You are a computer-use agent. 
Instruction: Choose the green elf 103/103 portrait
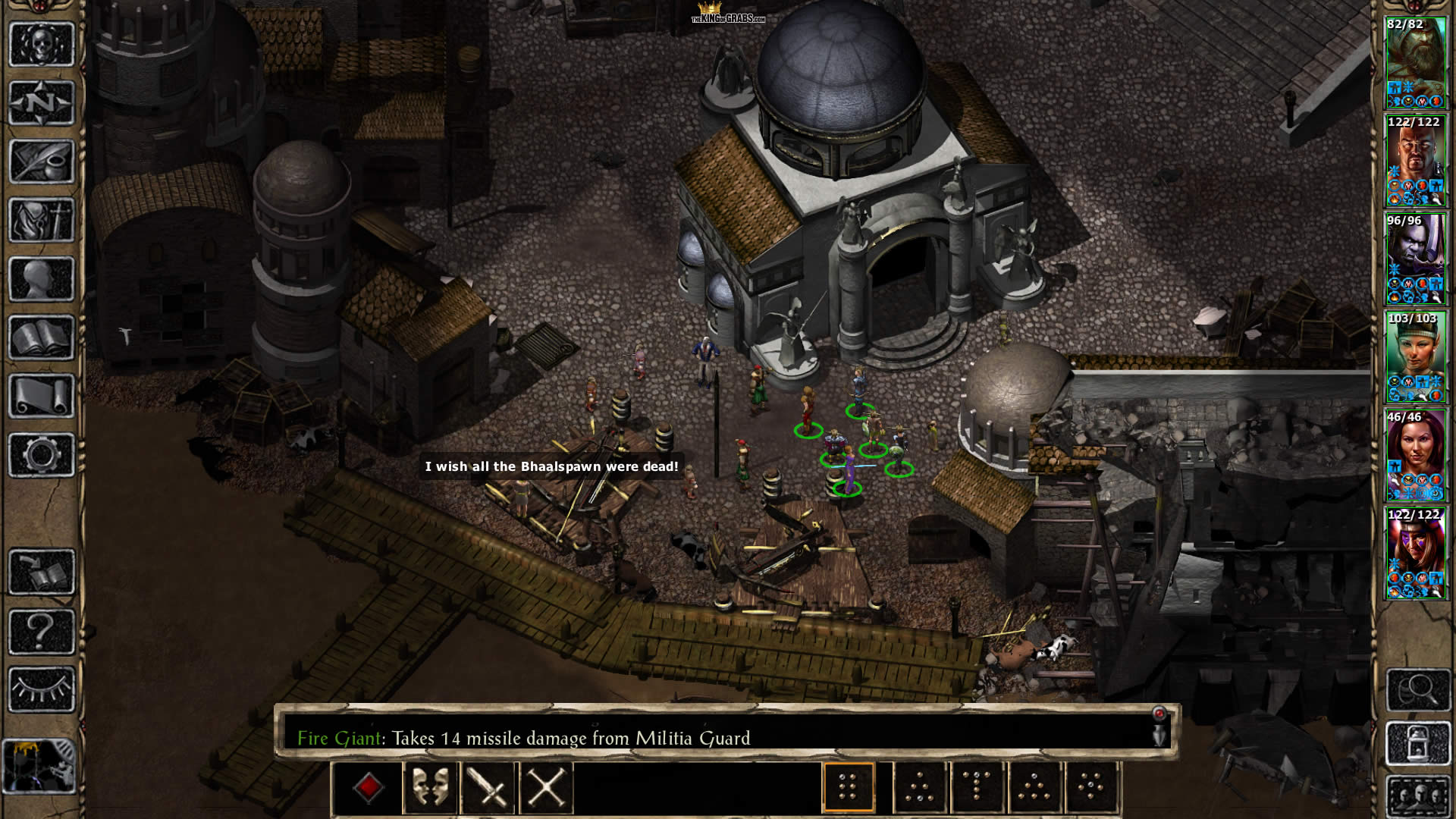1415,356
